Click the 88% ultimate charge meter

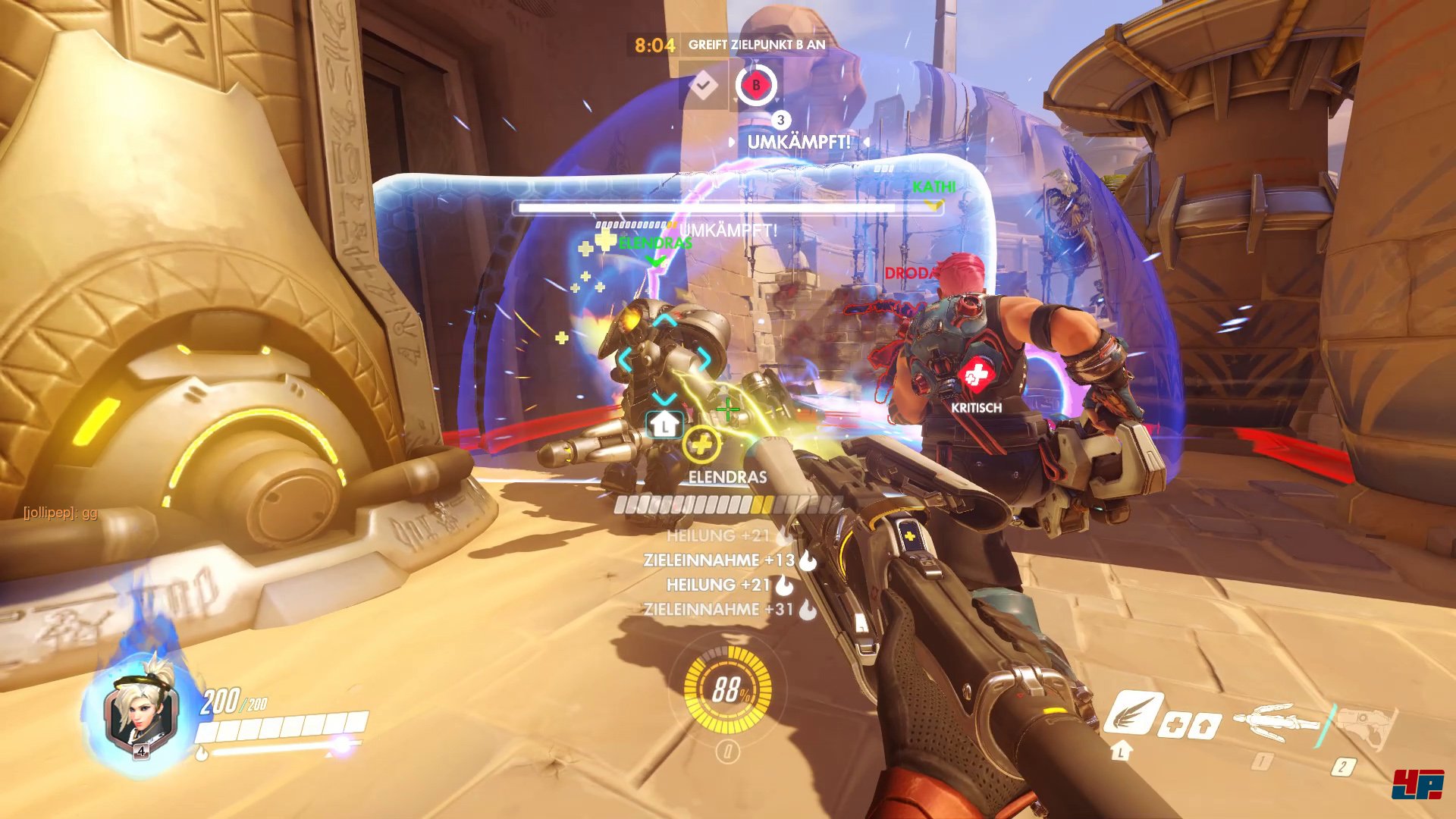point(727,689)
